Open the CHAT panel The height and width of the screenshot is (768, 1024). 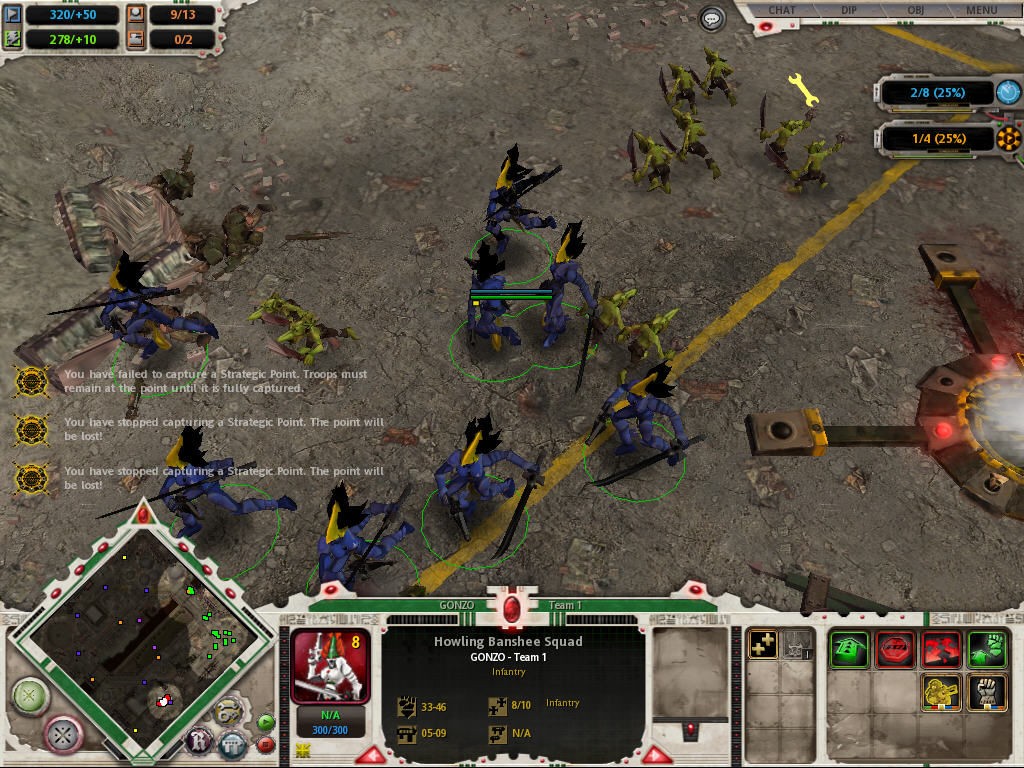[x=782, y=11]
